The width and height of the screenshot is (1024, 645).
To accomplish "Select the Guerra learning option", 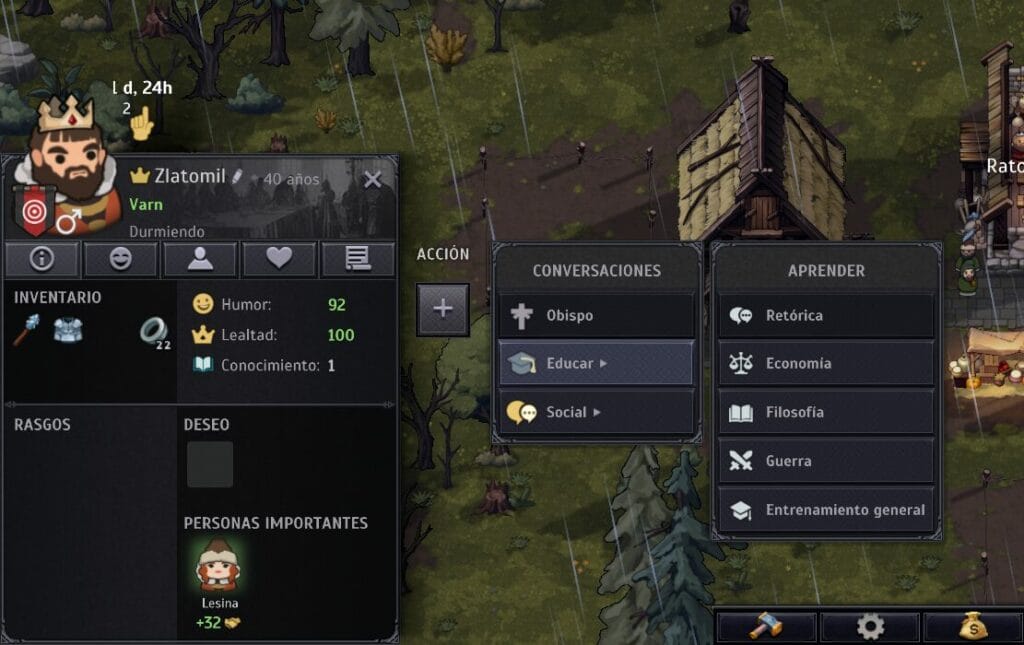I will (826, 461).
